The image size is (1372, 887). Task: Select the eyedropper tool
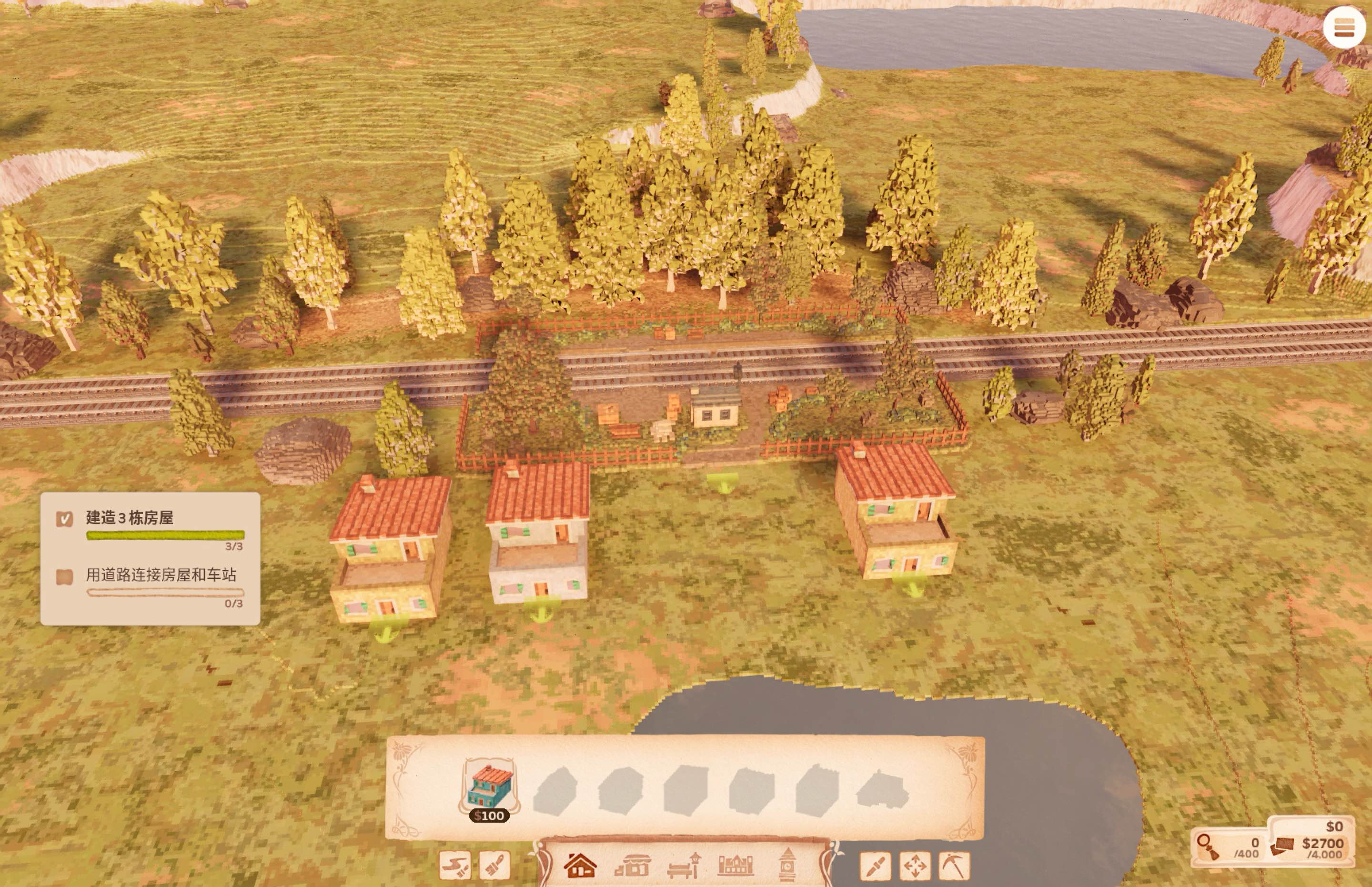pyautogui.click(x=875, y=866)
